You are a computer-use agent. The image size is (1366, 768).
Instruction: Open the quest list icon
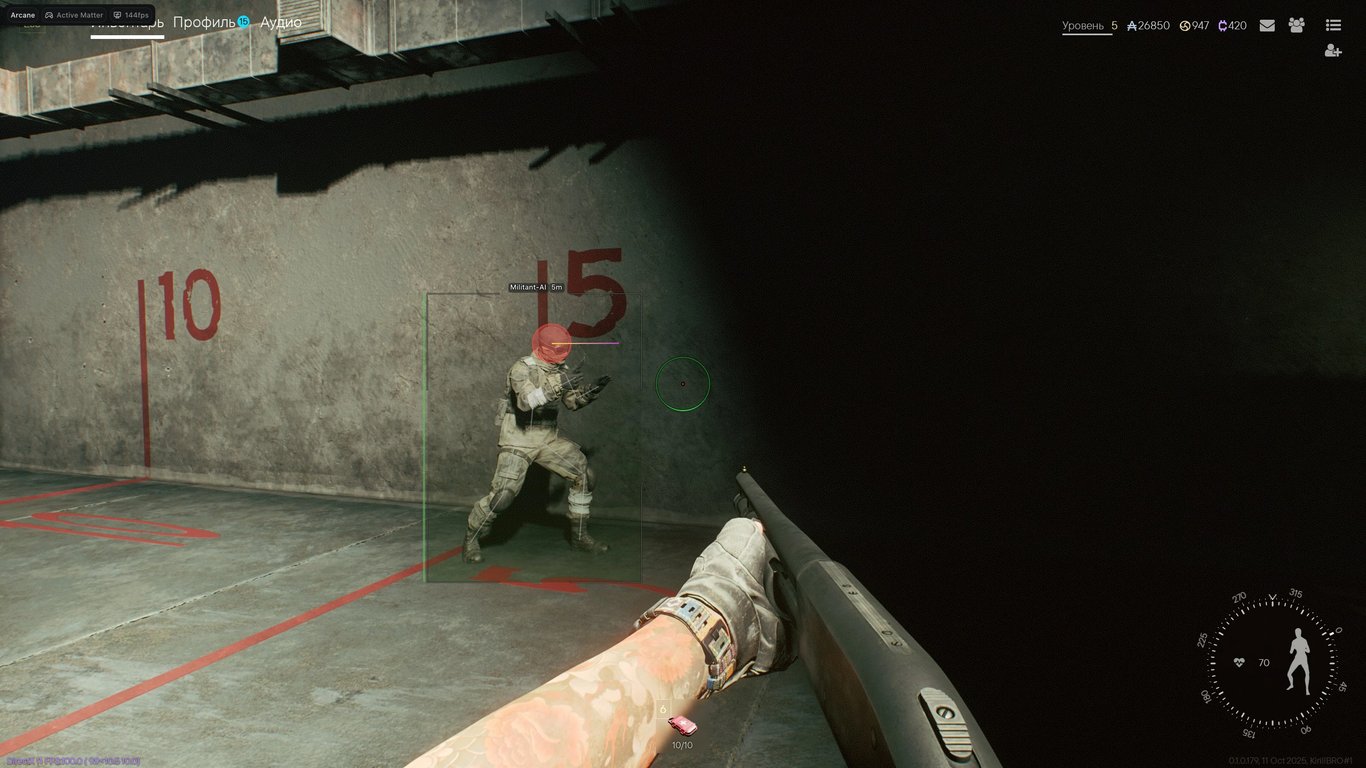click(1335, 25)
